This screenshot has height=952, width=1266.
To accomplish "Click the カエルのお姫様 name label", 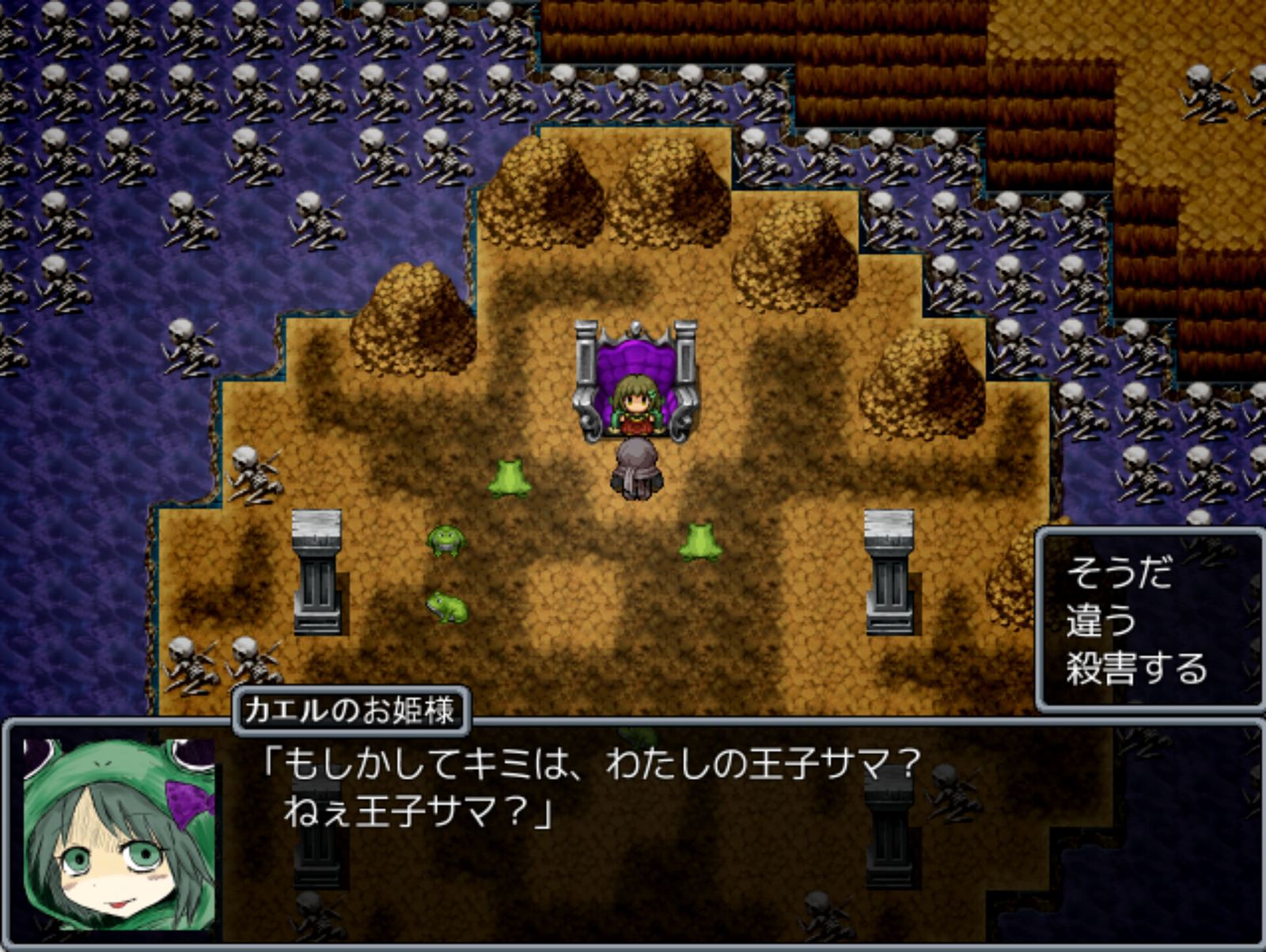I will pyautogui.click(x=348, y=710).
